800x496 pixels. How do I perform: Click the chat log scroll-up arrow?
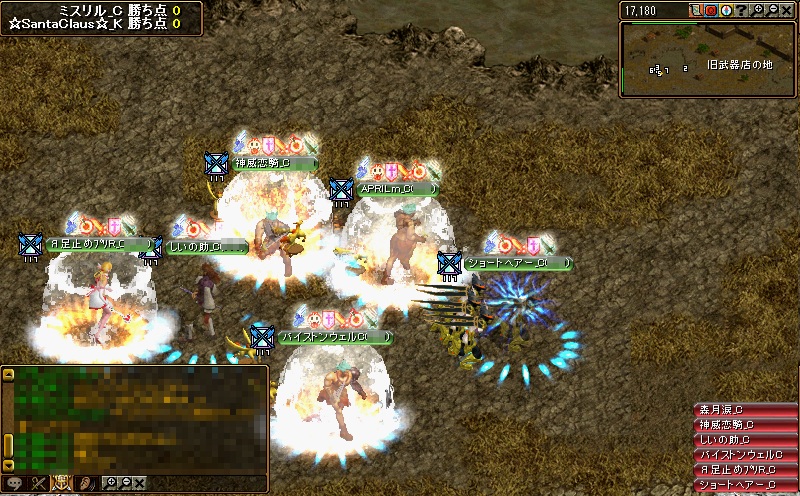(8, 375)
